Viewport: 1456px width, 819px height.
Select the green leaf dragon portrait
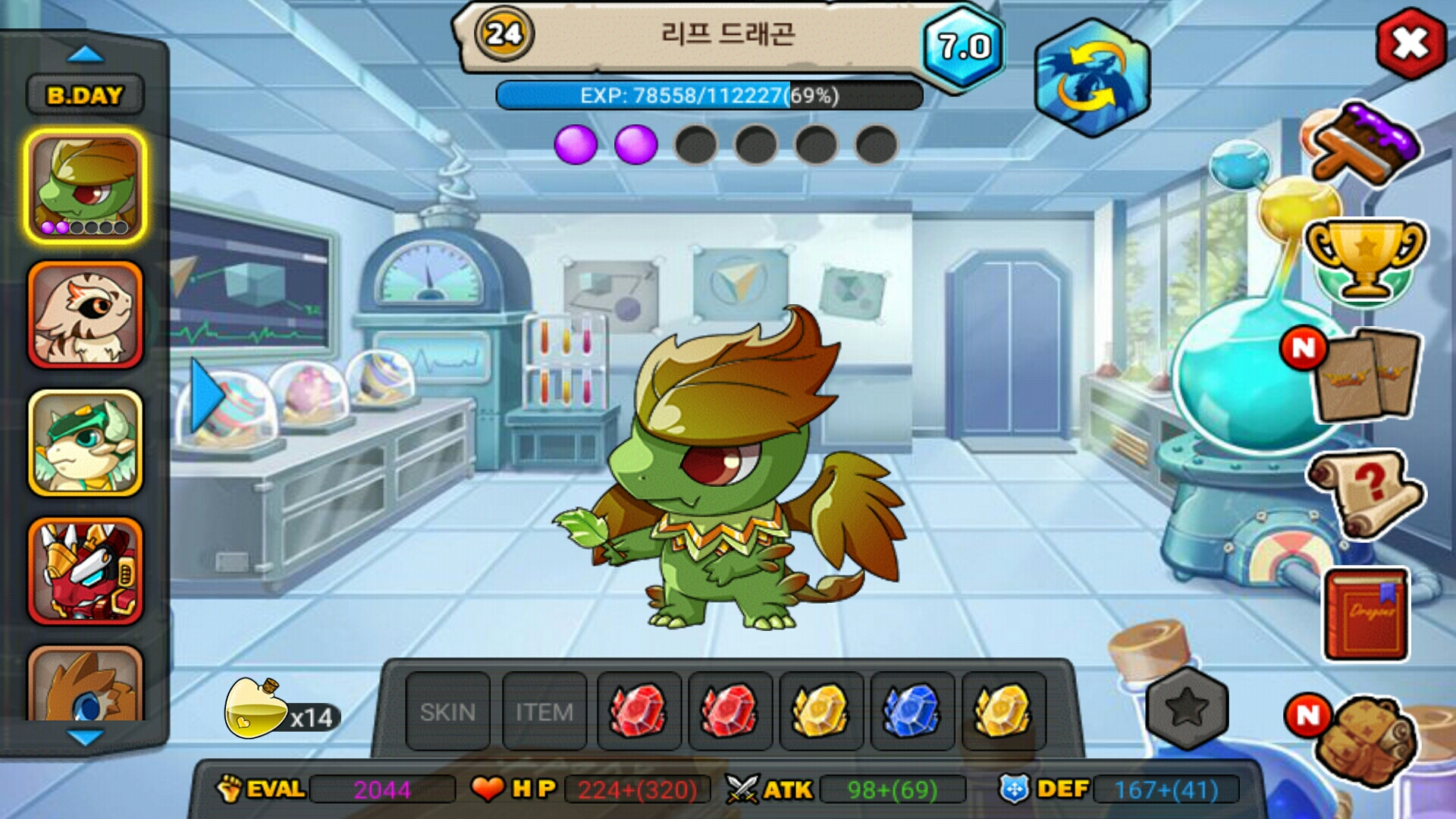pos(86,186)
